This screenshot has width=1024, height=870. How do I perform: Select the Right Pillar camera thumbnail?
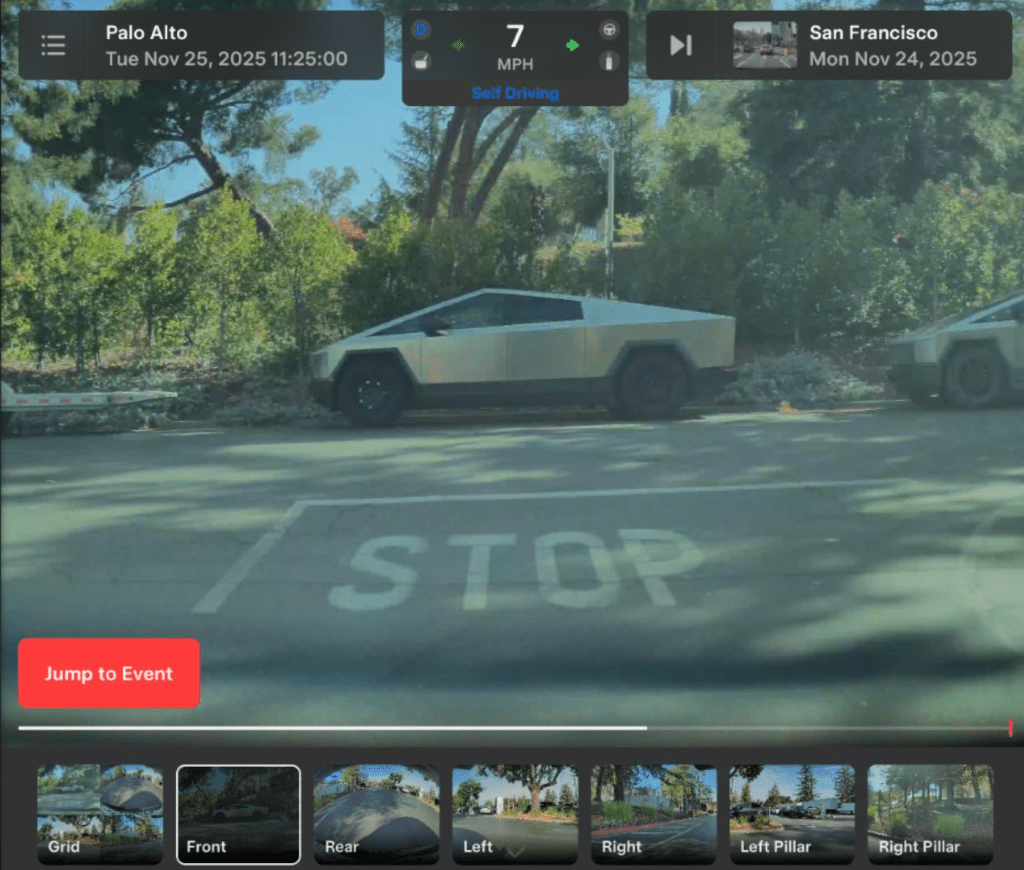pos(930,814)
